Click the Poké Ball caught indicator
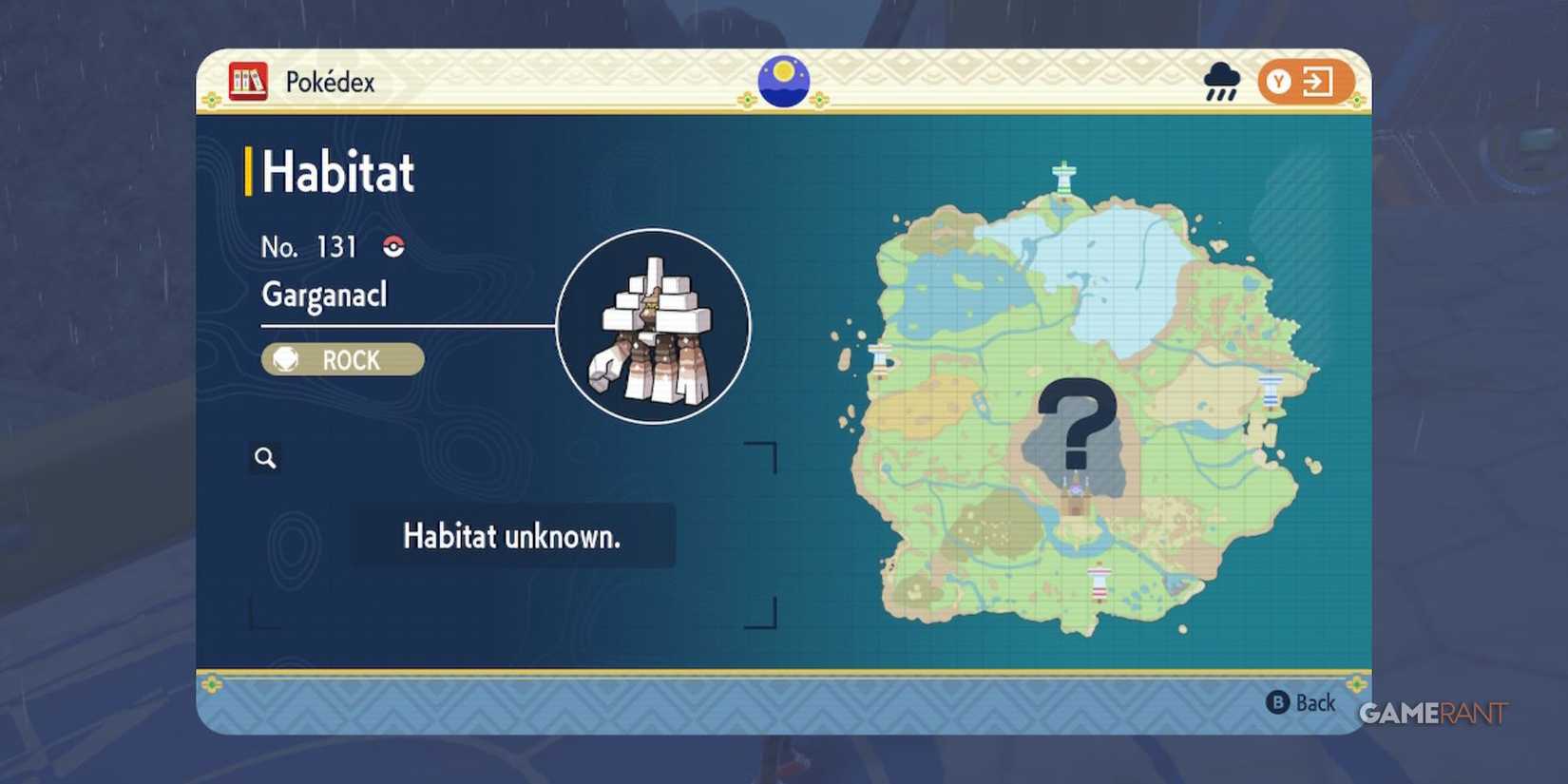Viewport: 1568px width, 784px height. [x=393, y=246]
